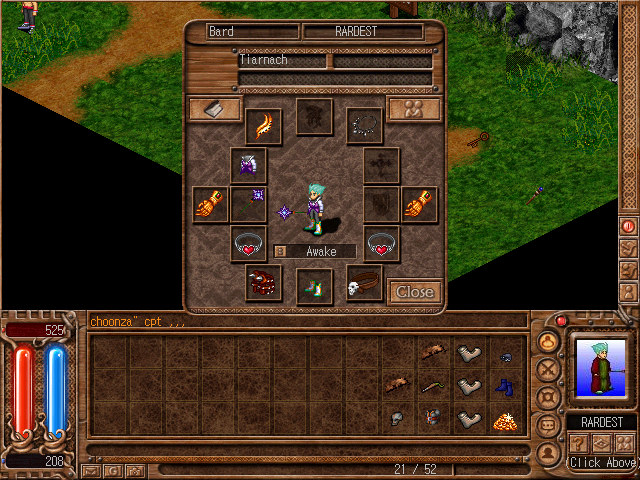The width and height of the screenshot is (640, 480).
Task: Click the armor with red belt in inventory
Action: pos(433,420)
